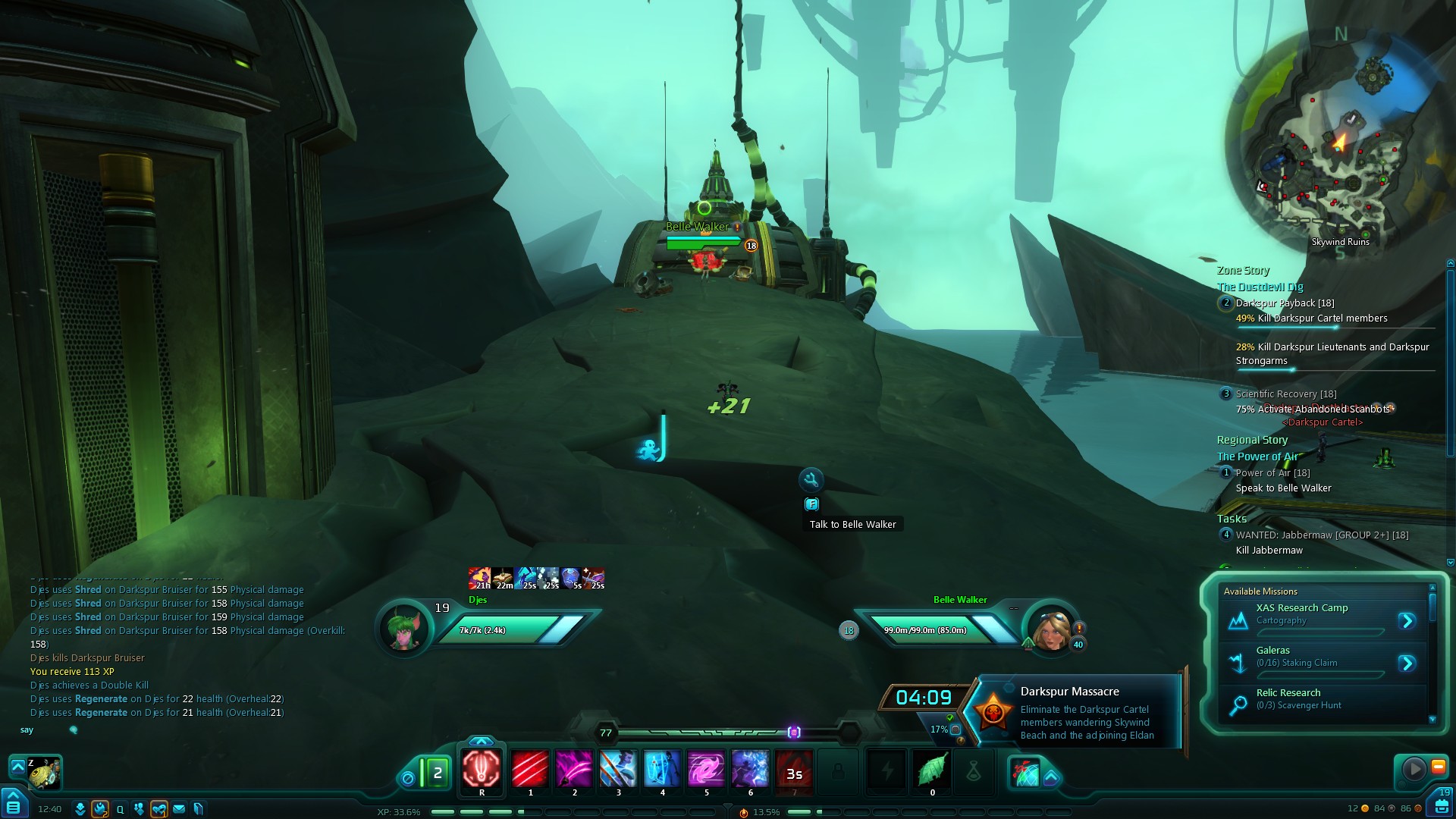Click the Djes player portrait
This screenshot has width=1456, height=819.
pos(404,629)
